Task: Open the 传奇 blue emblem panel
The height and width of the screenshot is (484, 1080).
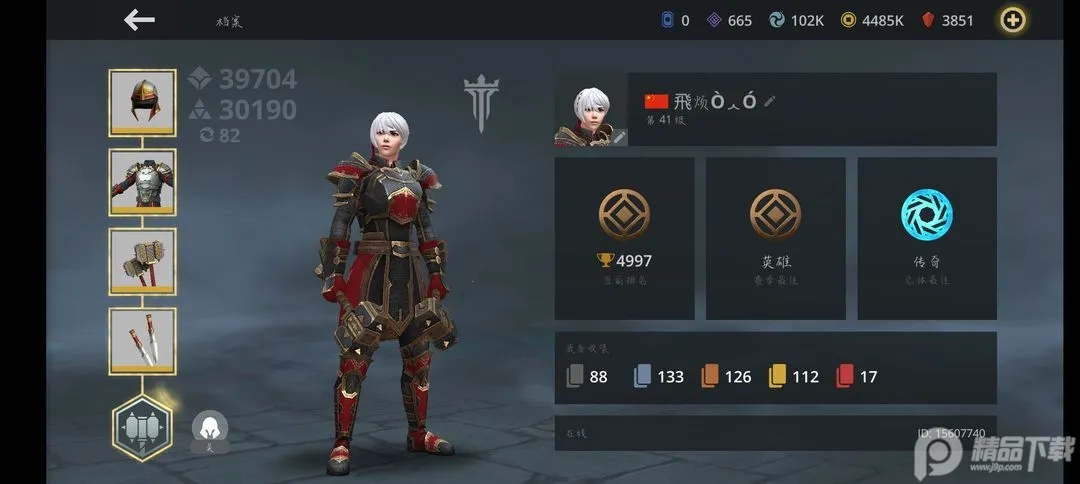Action: (x=927, y=238)
